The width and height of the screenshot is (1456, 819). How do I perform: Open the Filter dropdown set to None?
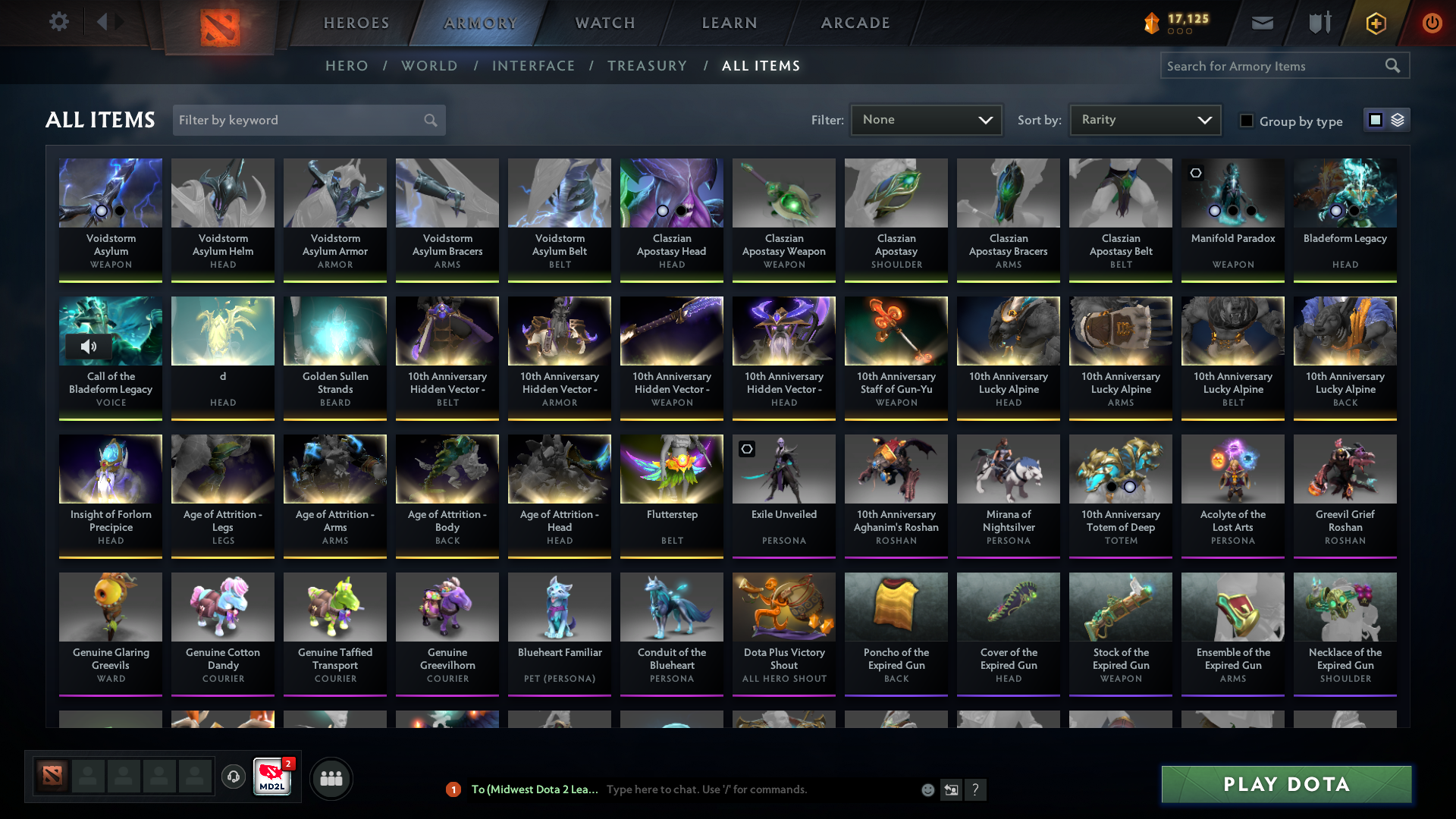coord(926,120)
